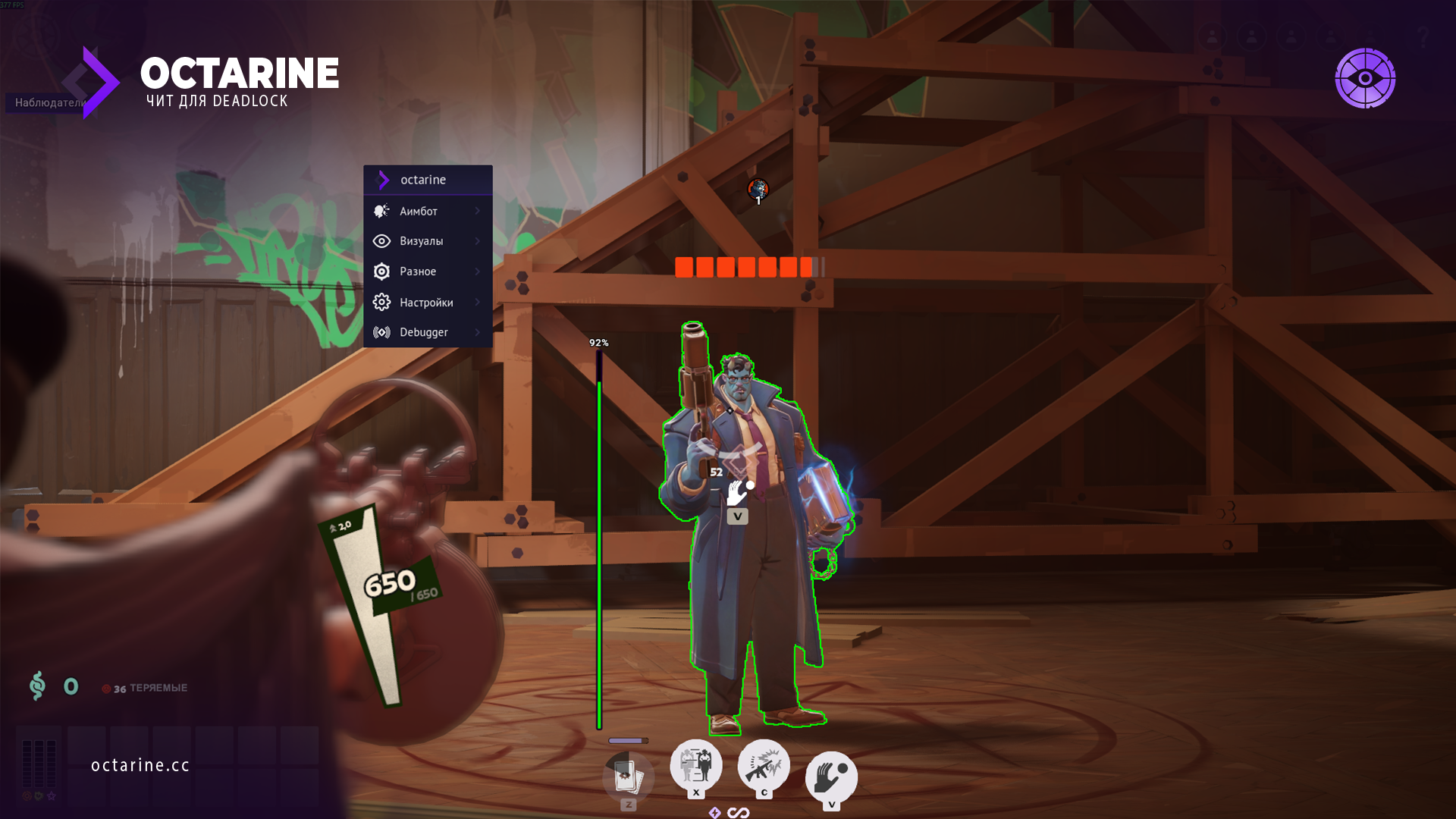The height and width of the screenshot is (819, 1456).
Task: Click the Визуалы eye icon
Action: [x=381, y=241]
